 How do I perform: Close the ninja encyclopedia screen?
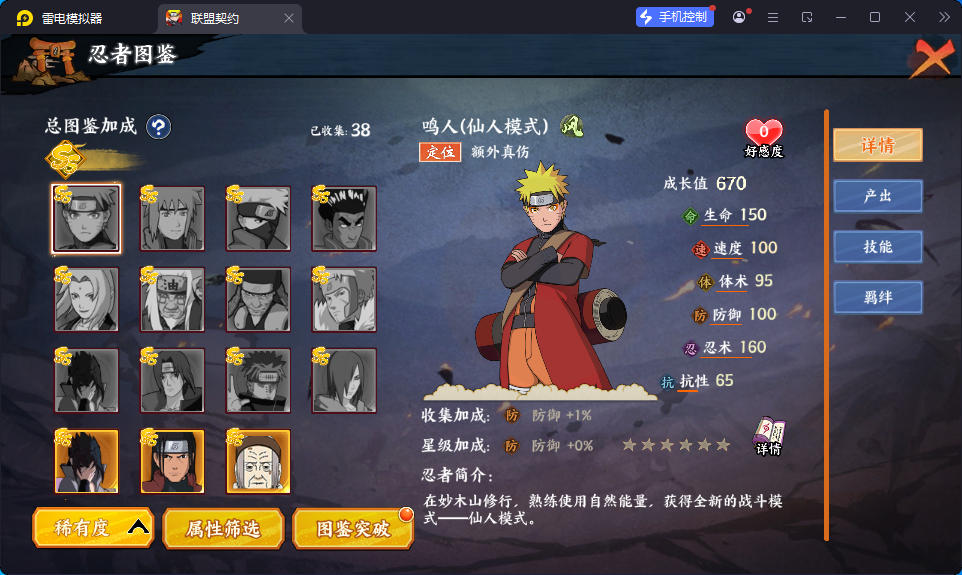coord(931,60)
